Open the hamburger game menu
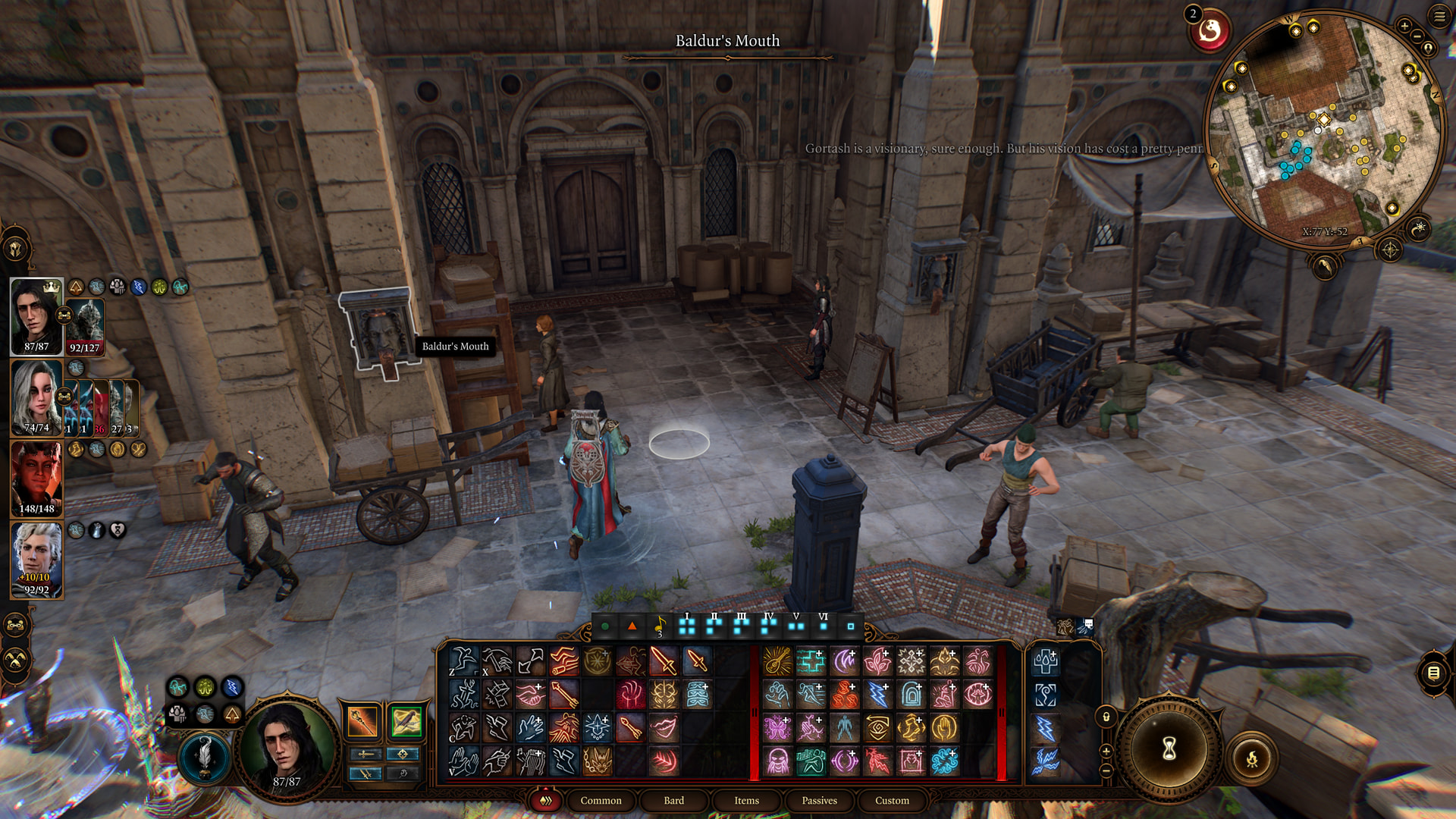This screenshot has width=1456, height=819. [x=1439, y=16]
